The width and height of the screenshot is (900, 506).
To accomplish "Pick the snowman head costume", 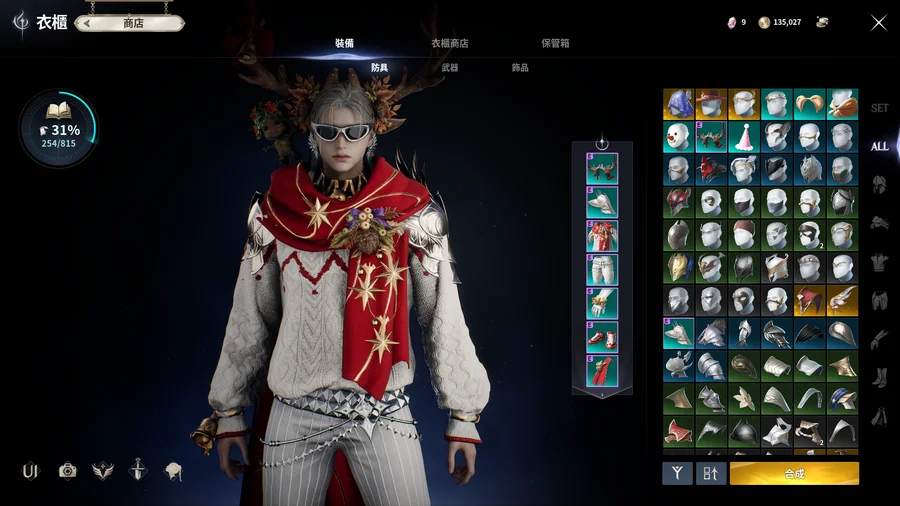I will pyautogui.click(x=678, y=137).
